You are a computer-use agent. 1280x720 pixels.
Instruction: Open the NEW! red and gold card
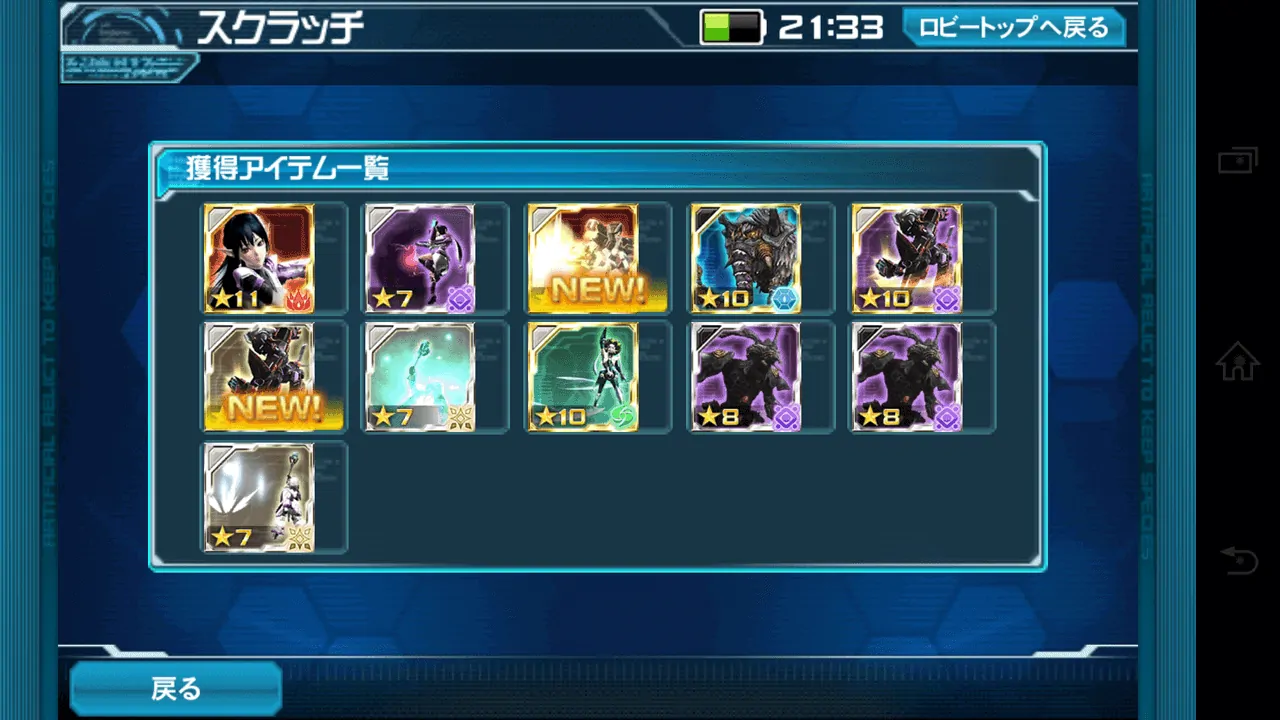(x=583, y=258)
